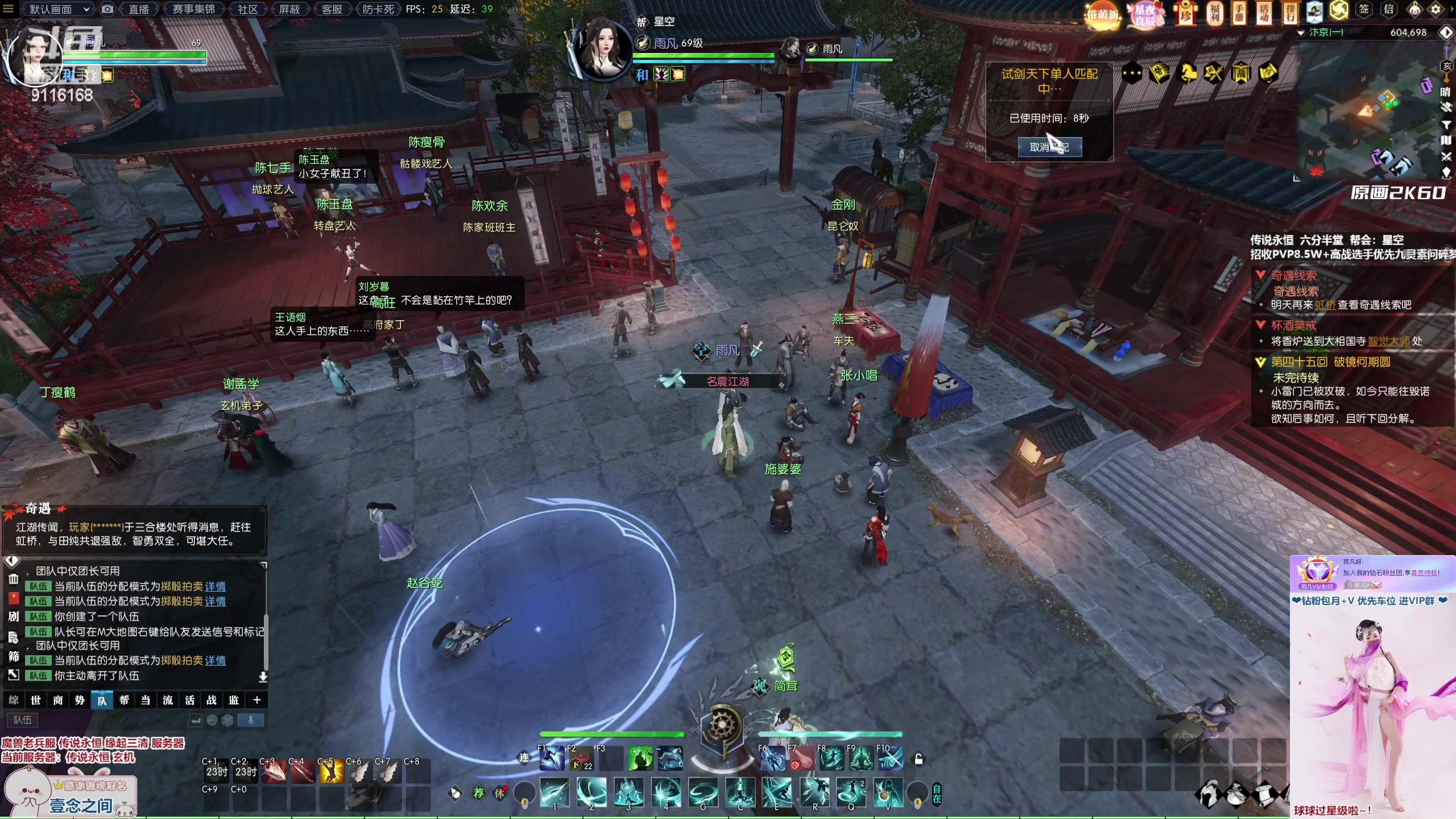The width and height of the screenshot is (1456, 819).
Task: Open the 排行 rankings banner
Action: pyautogui.click(x=1288, y=13)
